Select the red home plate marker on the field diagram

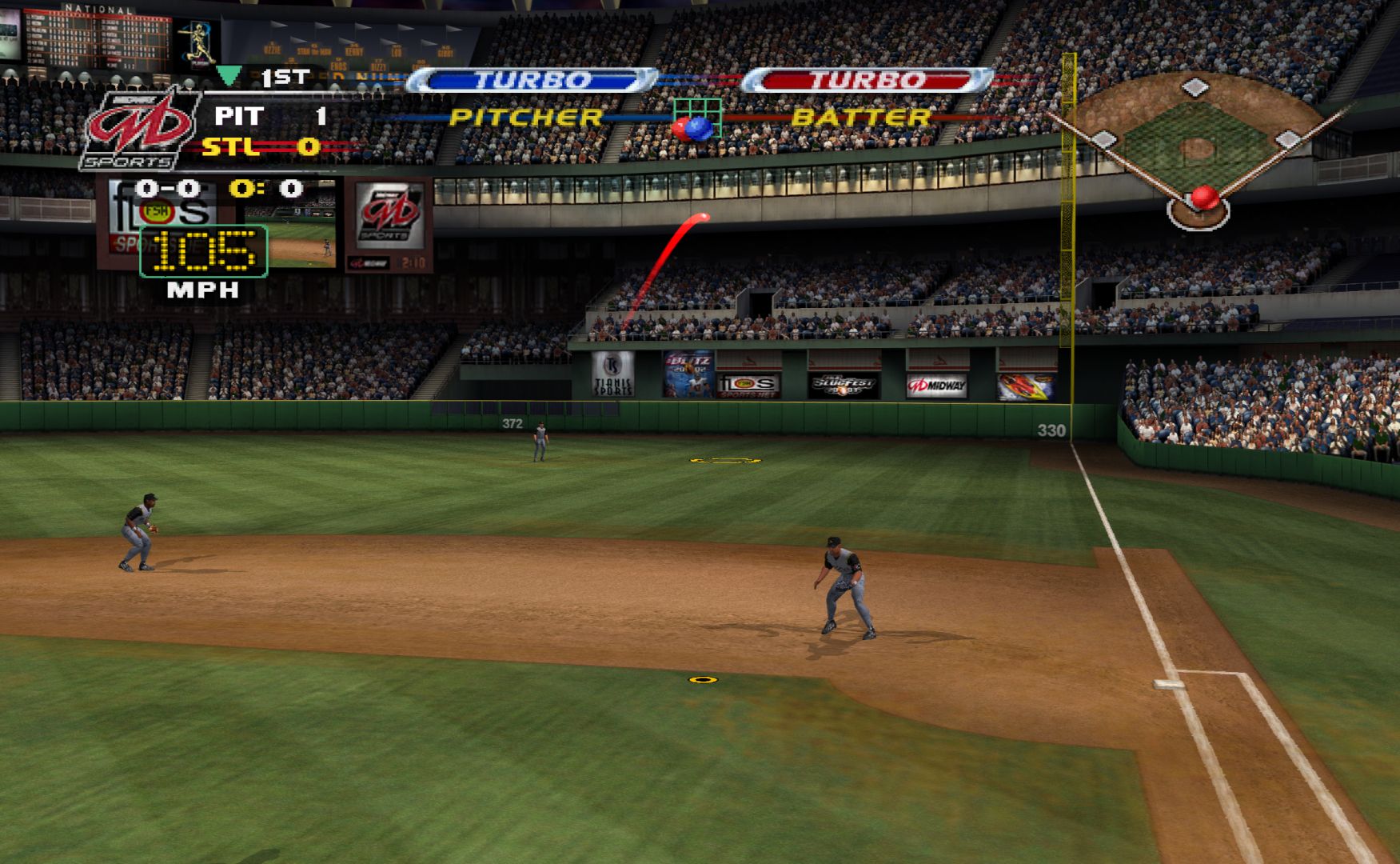click(1204, 198)
